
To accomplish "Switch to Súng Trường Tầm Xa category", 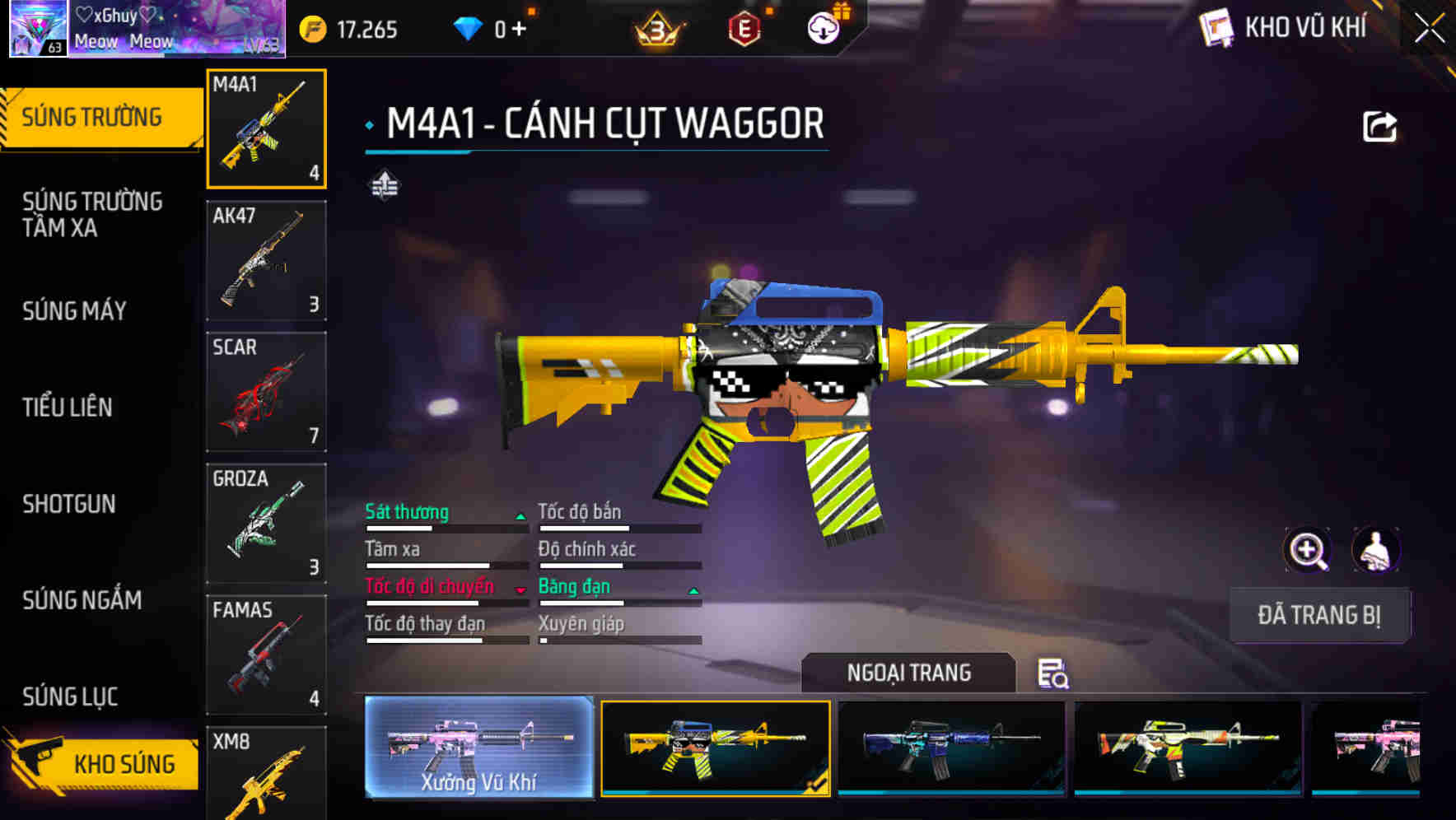I will click(92, 214).
